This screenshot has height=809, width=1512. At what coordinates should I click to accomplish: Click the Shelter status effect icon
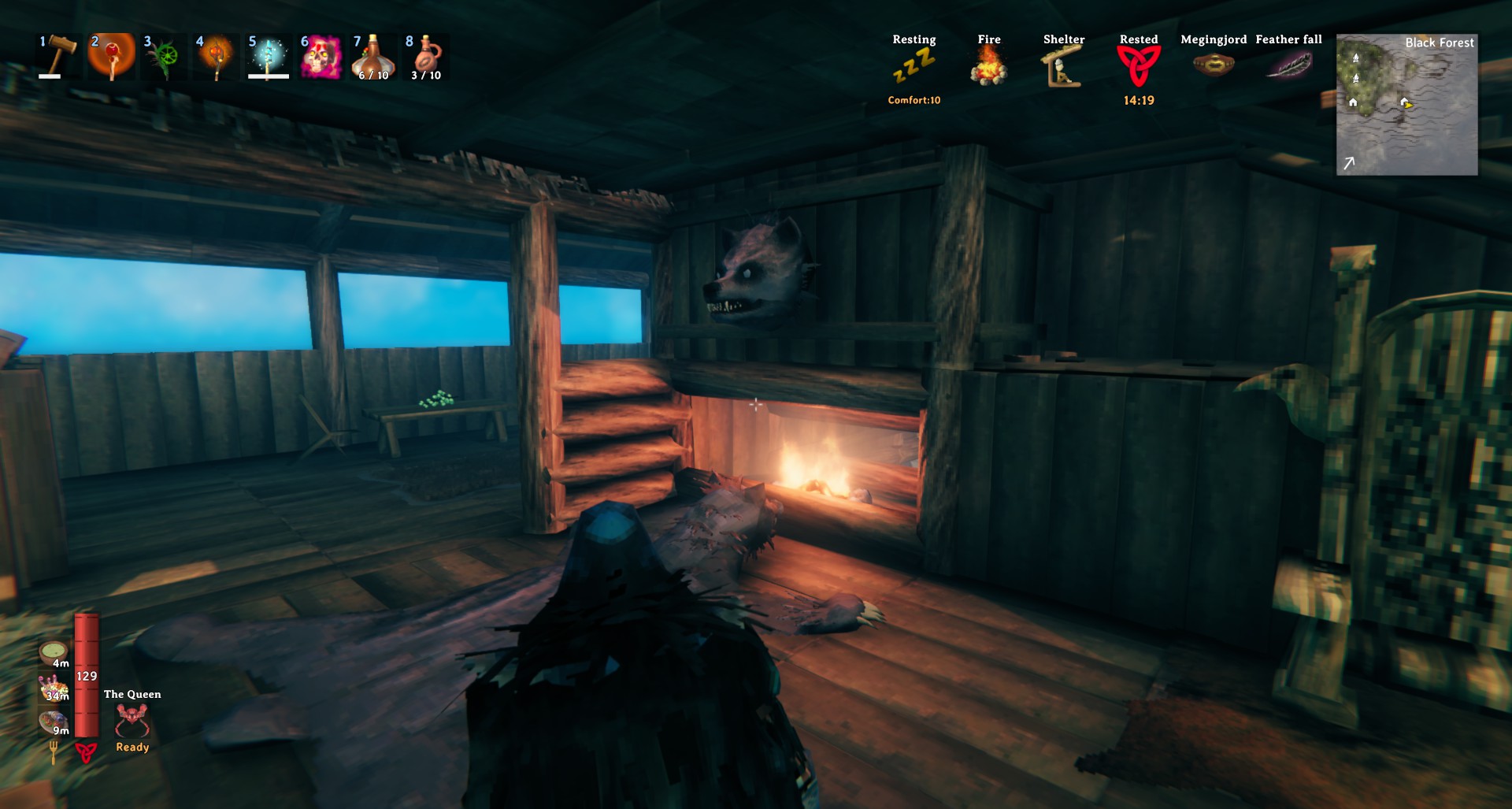[1063, 66]
